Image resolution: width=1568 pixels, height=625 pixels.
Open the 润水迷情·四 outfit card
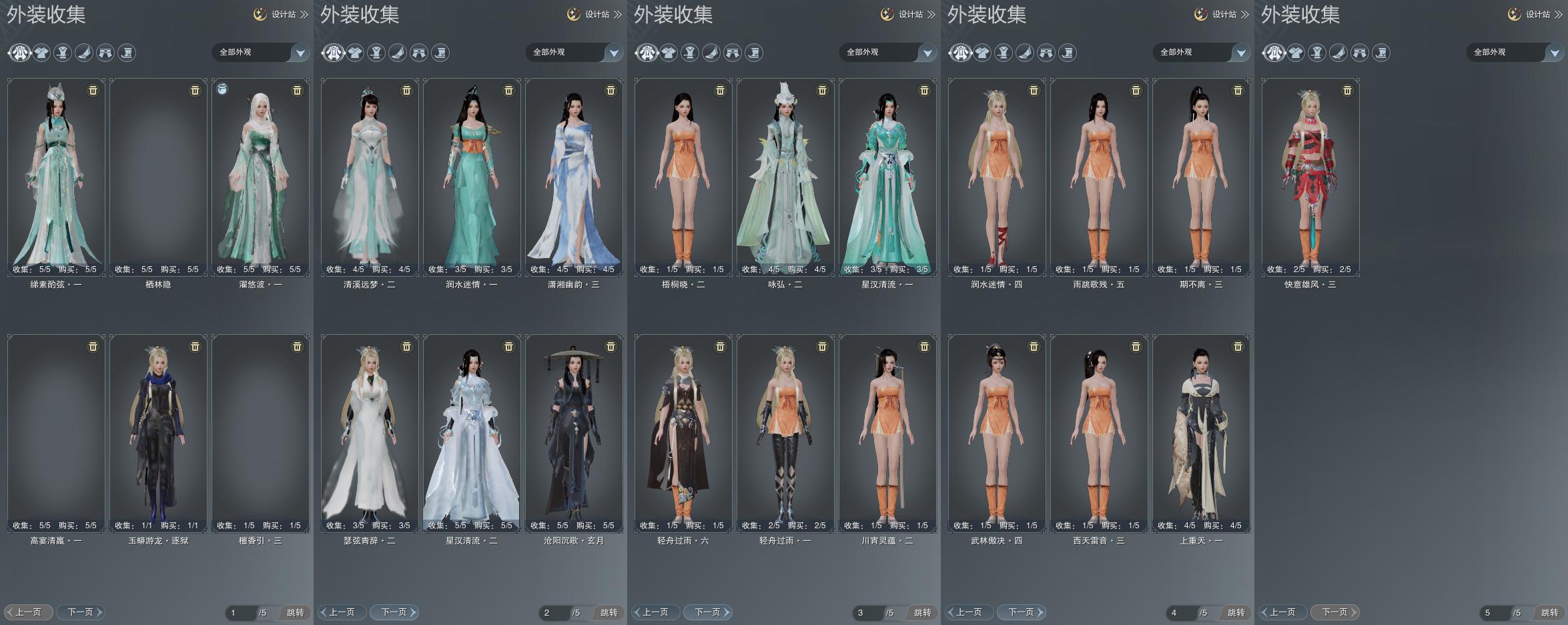997,173
